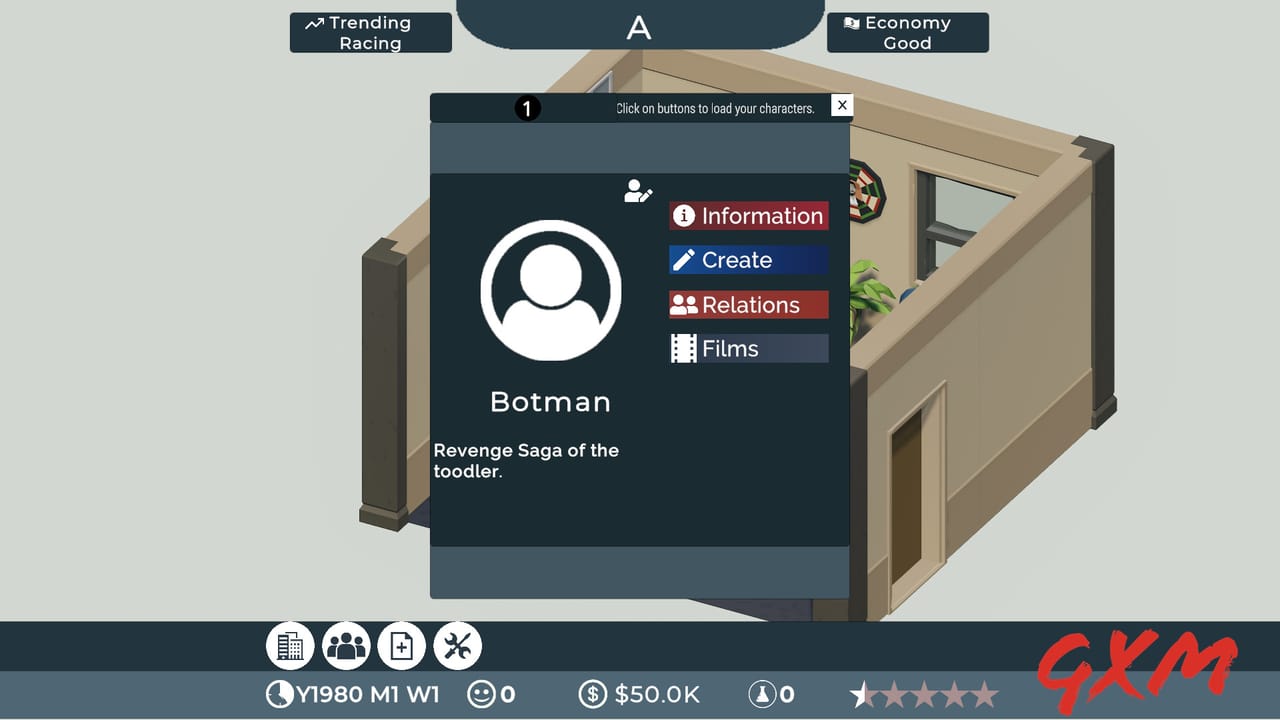
Task: Select character slot number 1
Action: tap(527, 108)
